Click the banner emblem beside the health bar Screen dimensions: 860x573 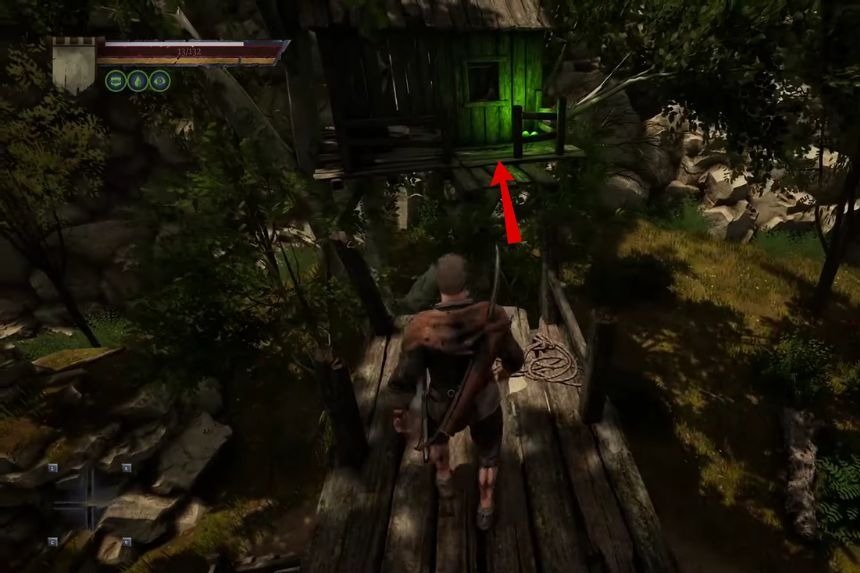click(74, 65)
